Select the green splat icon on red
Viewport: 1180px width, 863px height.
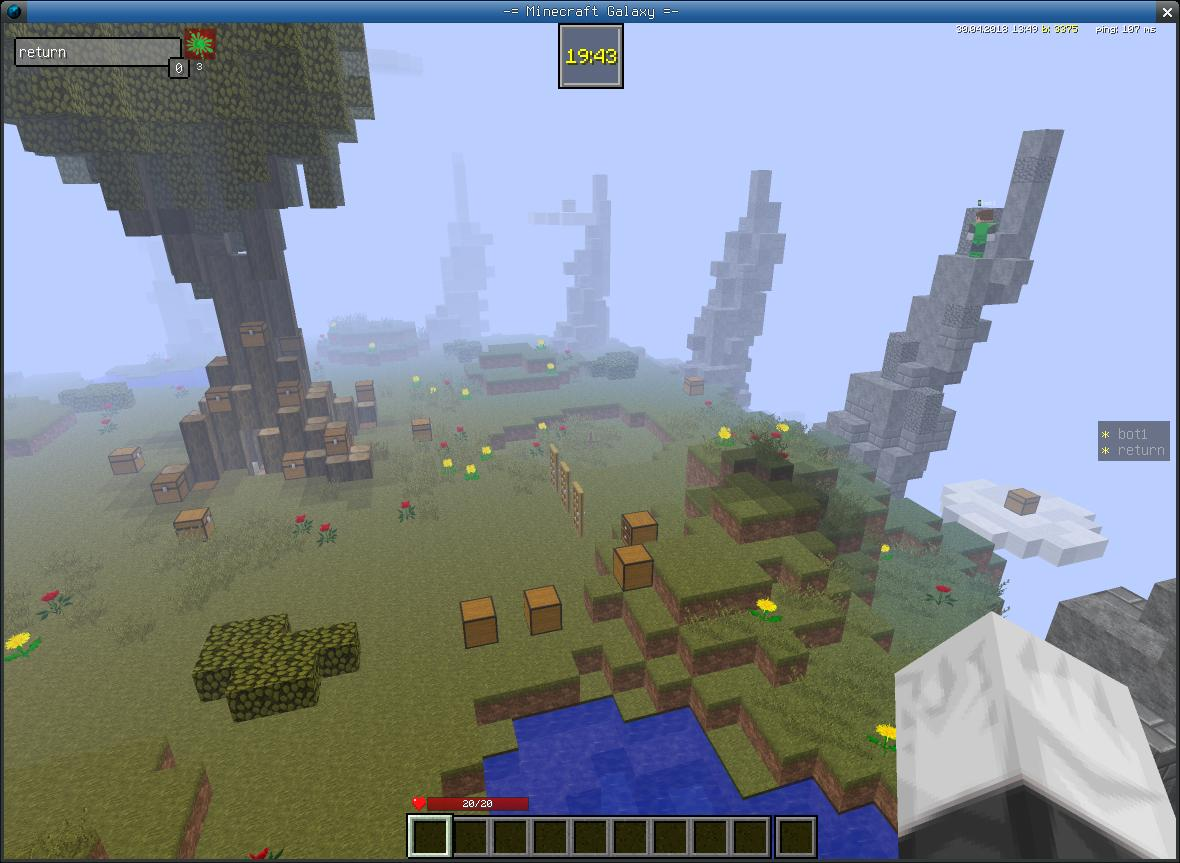[200, 44]
